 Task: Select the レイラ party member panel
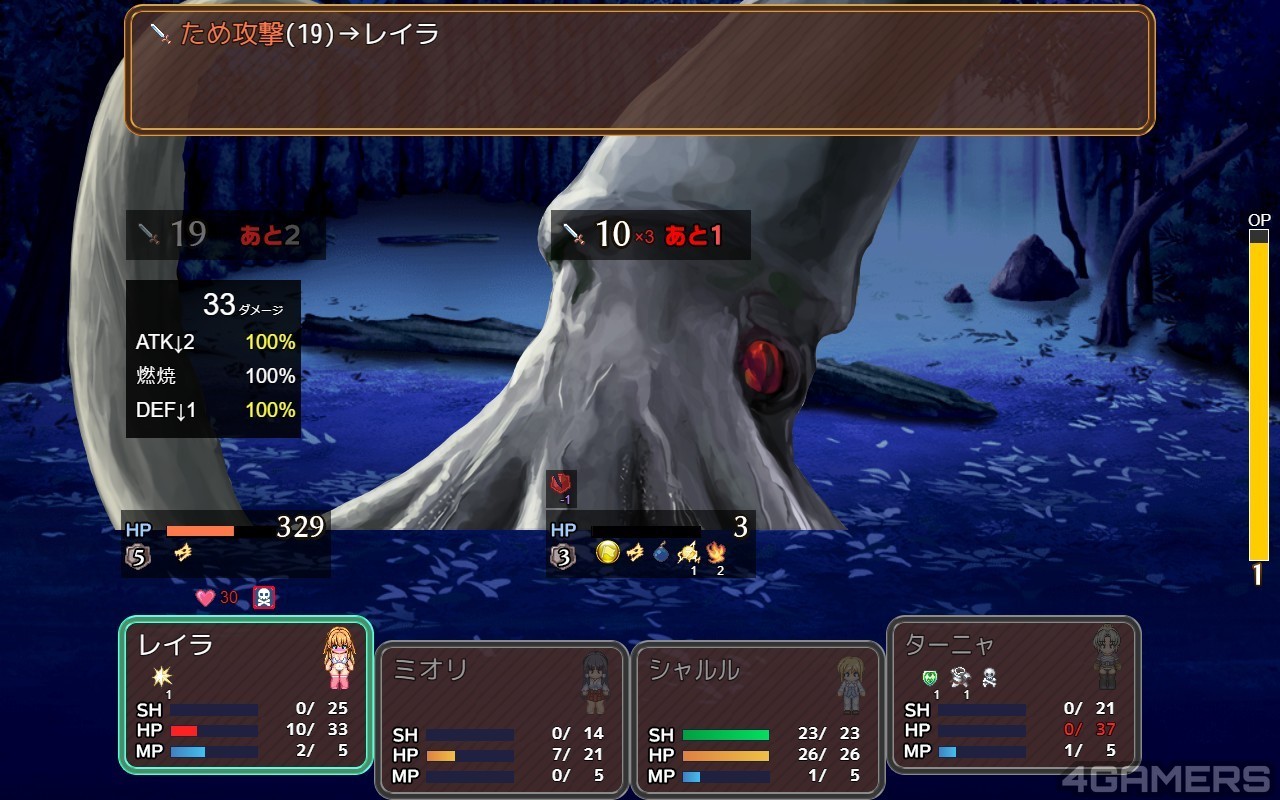point(246,694)
